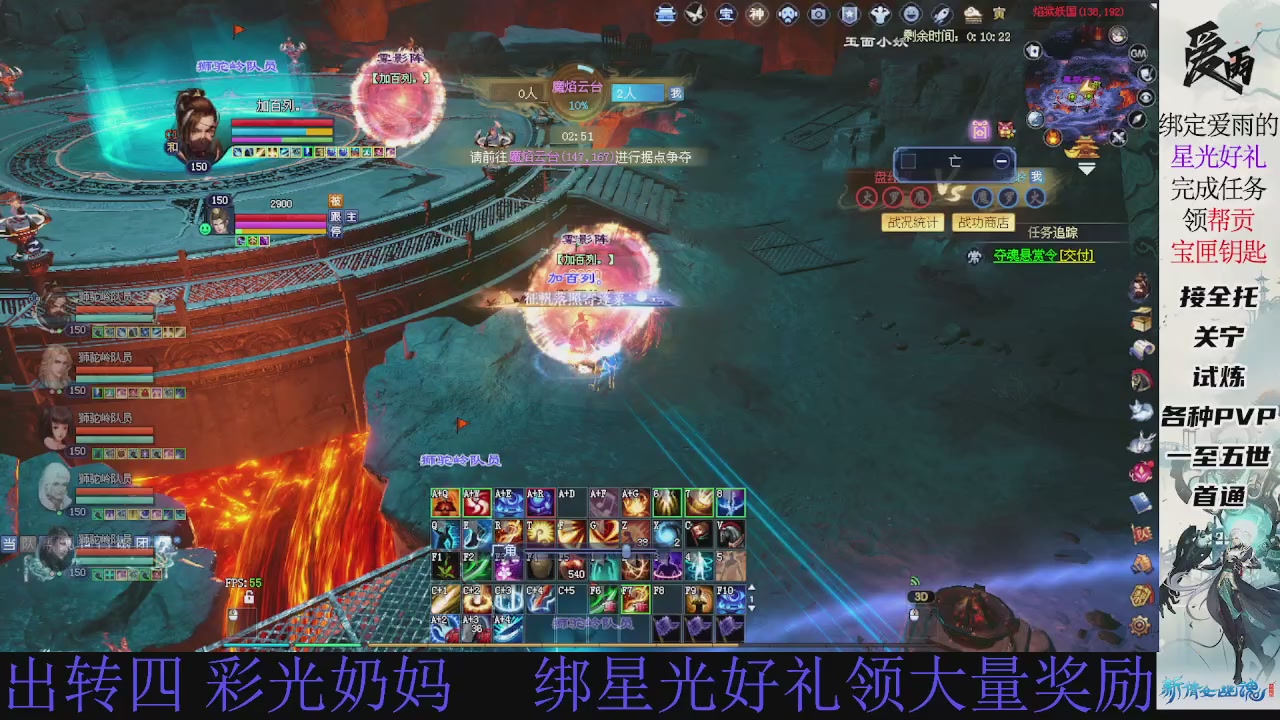Switch to the 我 tab in faction comparison

click(x=1035, y=178)
